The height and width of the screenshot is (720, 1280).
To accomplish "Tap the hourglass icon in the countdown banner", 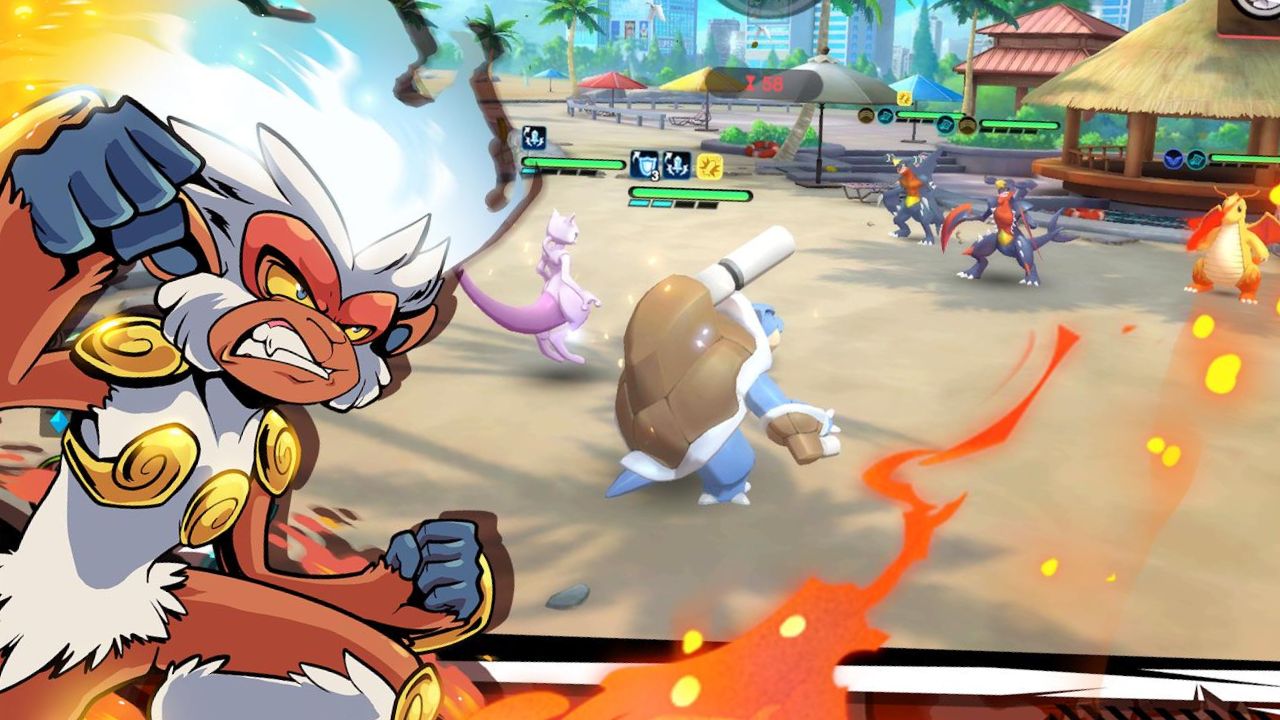I will 750,84.
